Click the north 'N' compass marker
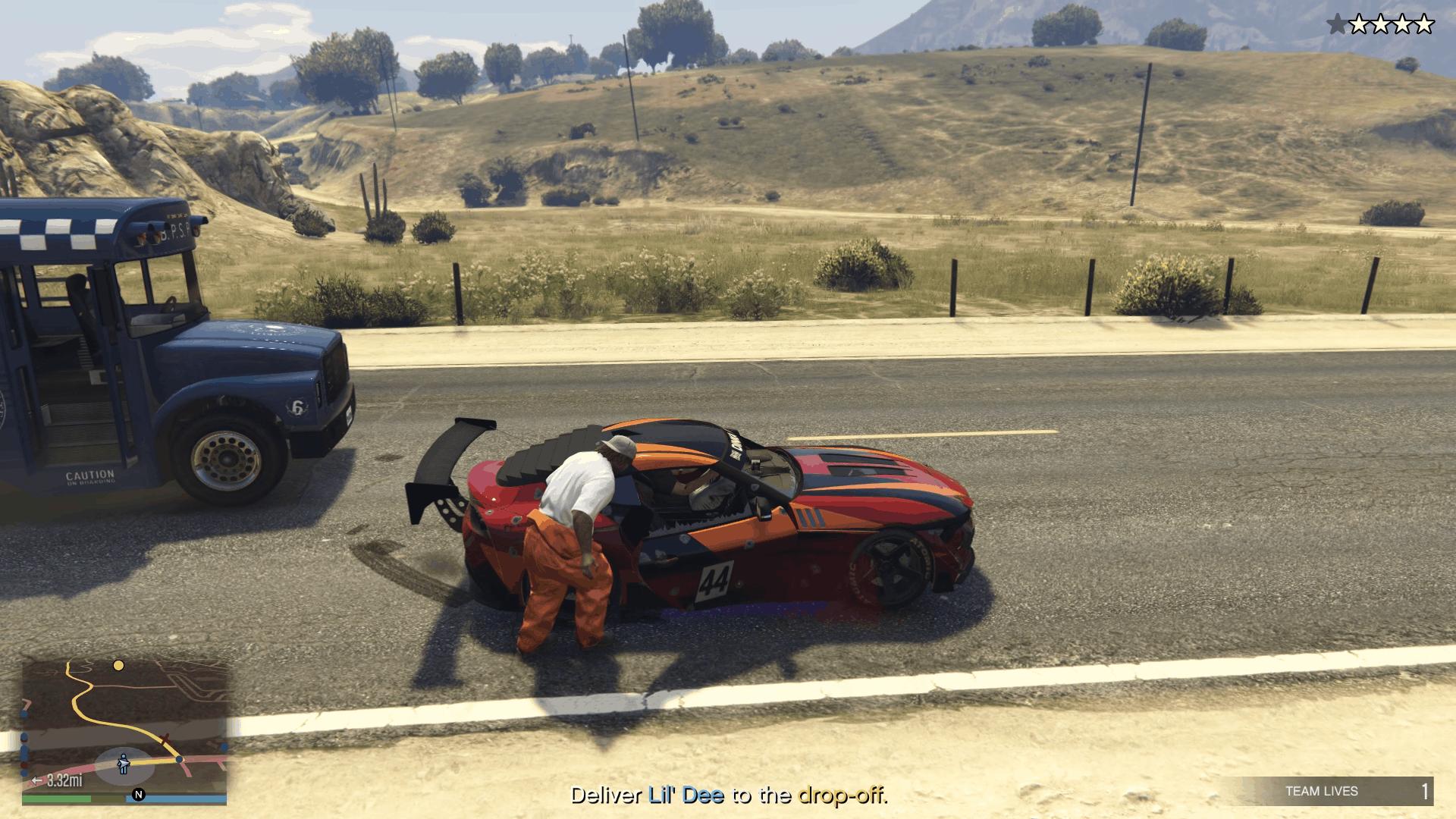This screenshot has width=1456, height=819. [x=138, y=795]
